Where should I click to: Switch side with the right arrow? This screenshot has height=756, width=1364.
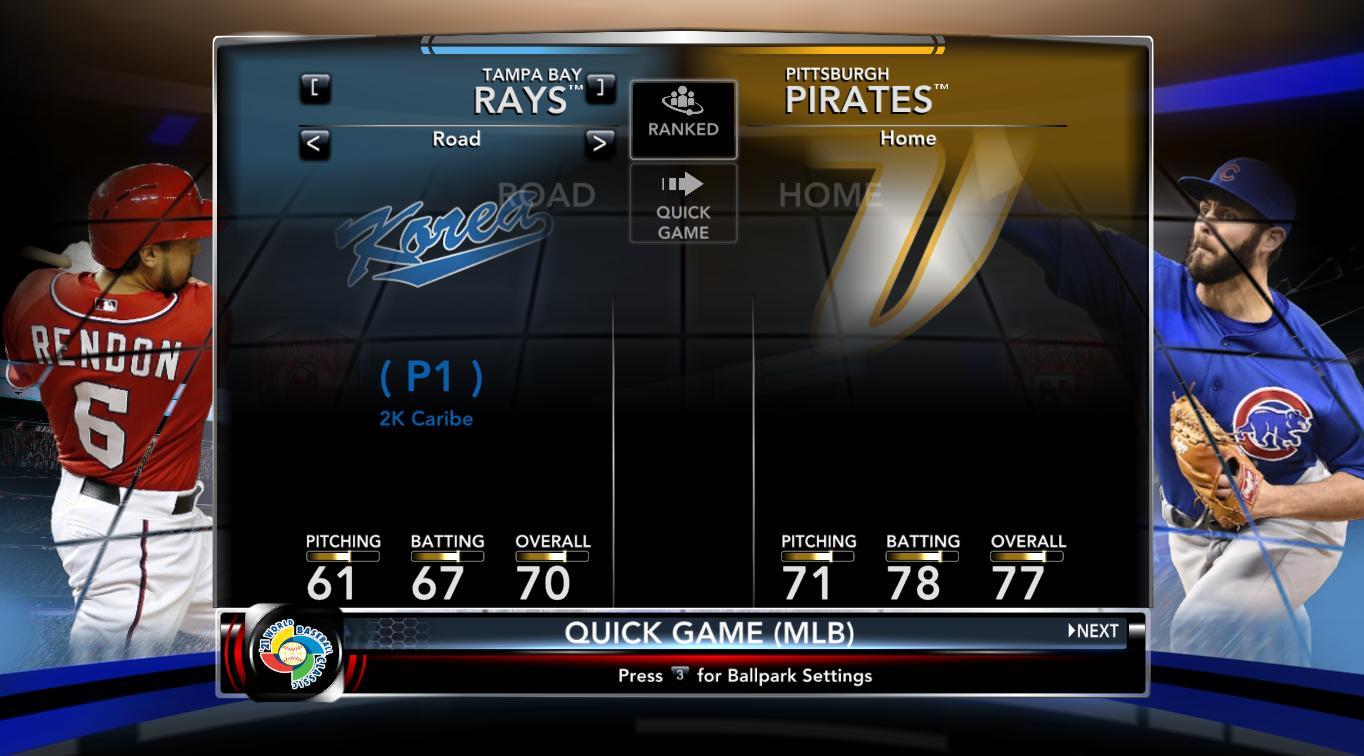click(x=599, y=143)
